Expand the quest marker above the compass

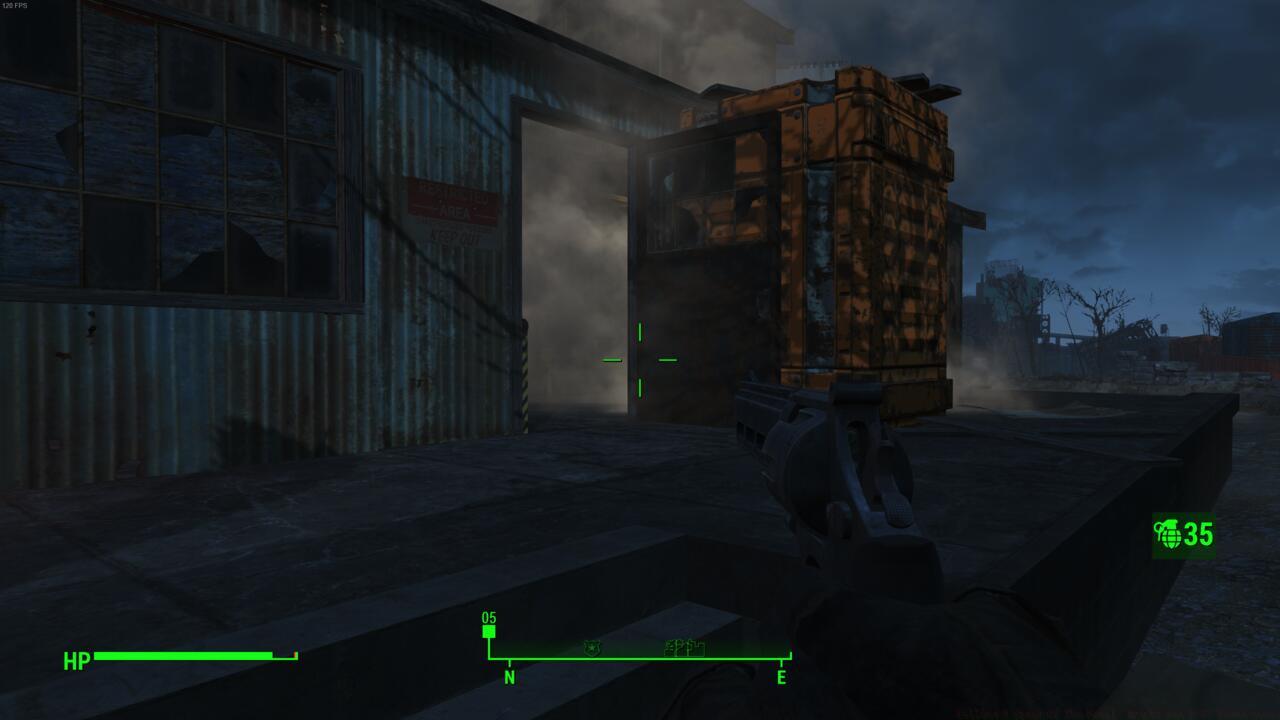487,622
